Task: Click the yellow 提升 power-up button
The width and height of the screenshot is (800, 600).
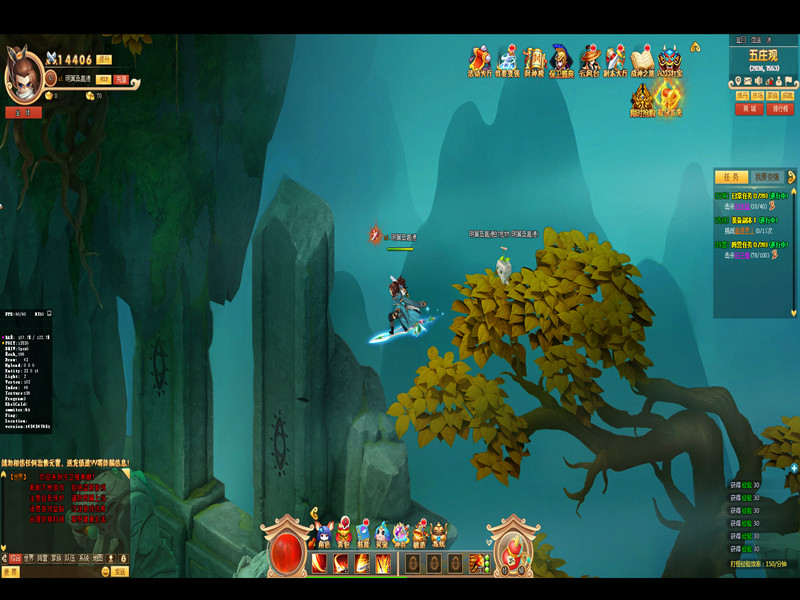Action: [104, 60]
